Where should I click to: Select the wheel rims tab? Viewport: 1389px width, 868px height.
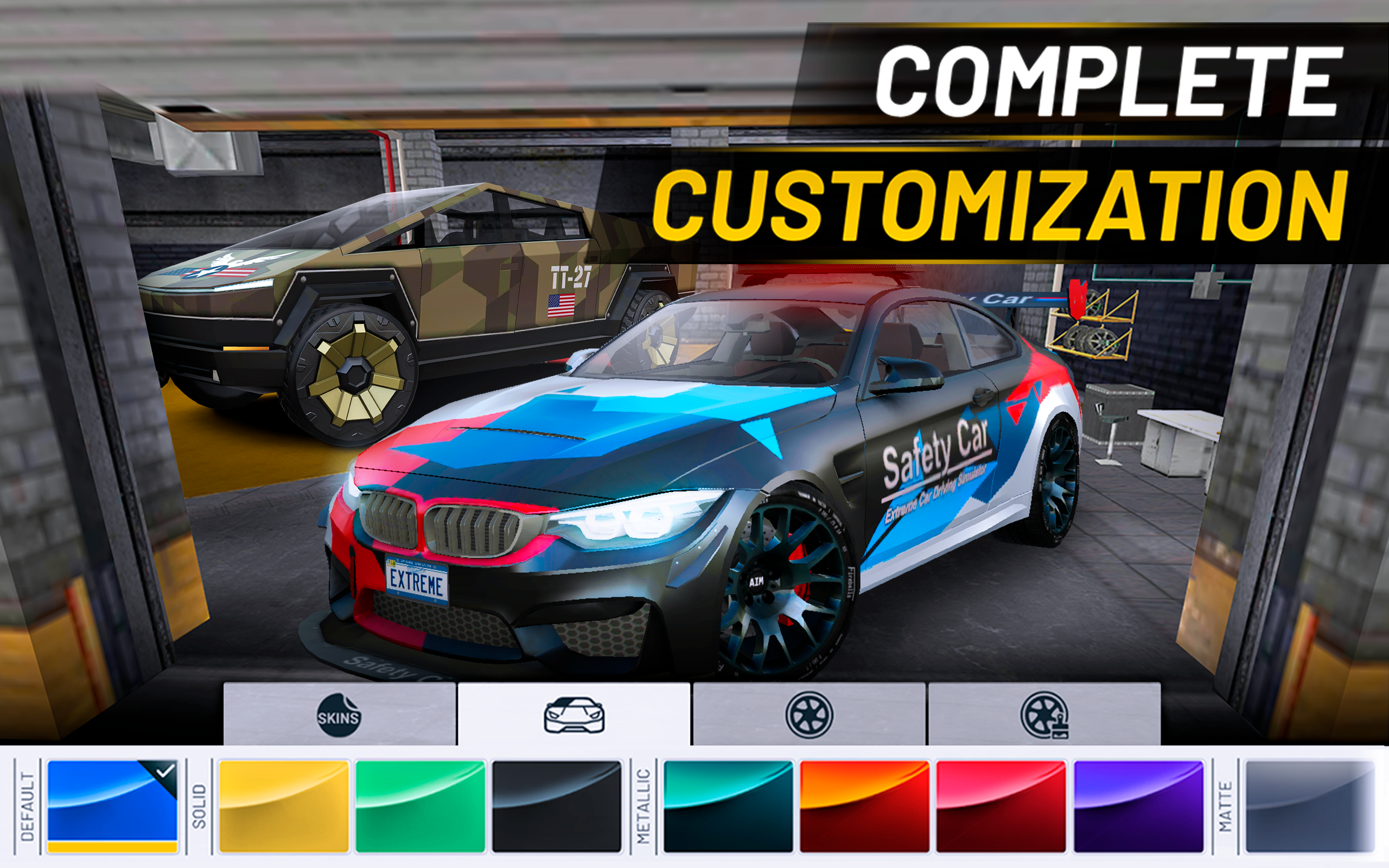(809, 714)
